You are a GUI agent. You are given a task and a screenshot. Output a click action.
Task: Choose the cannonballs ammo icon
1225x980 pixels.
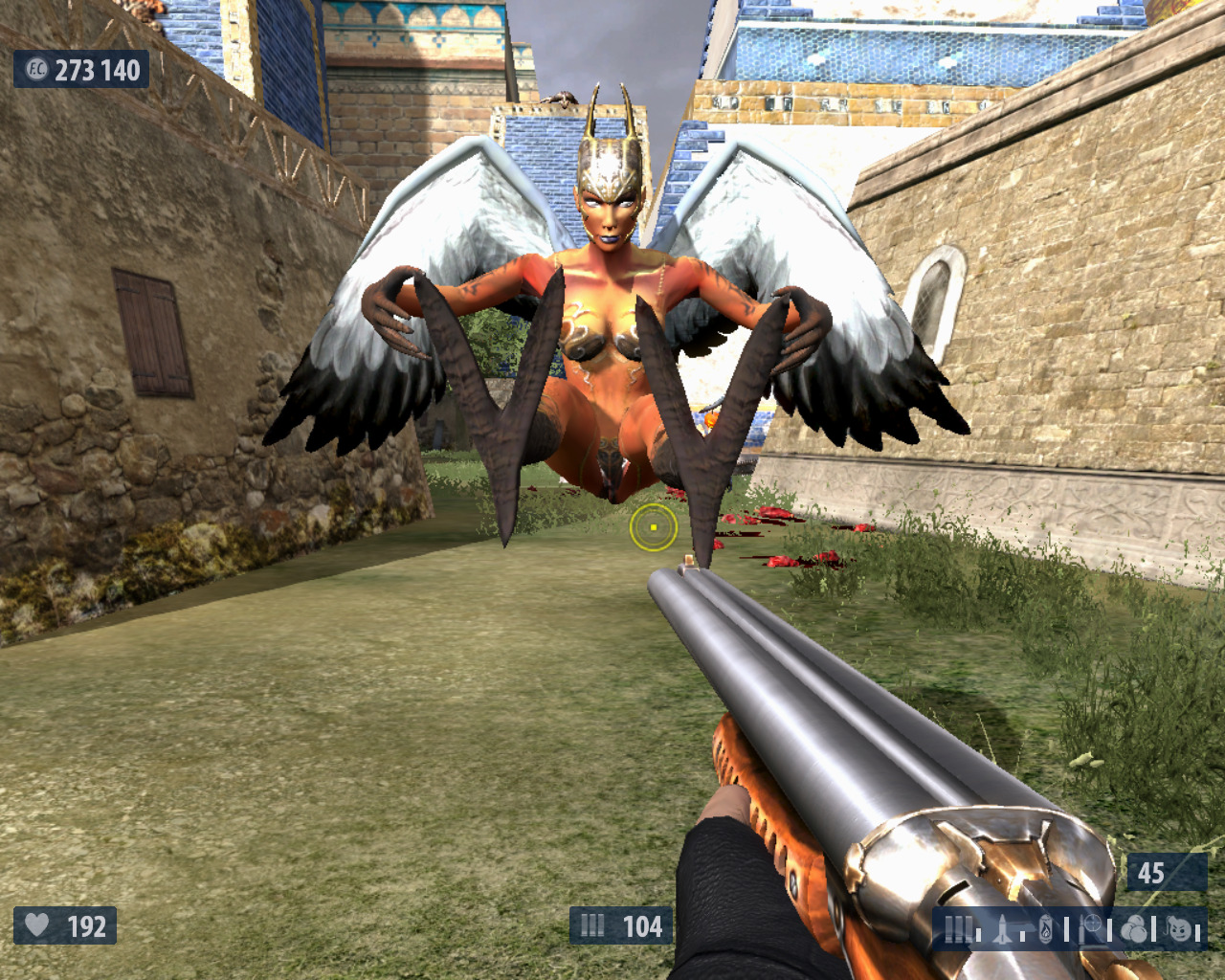(x=1134, y=928)
